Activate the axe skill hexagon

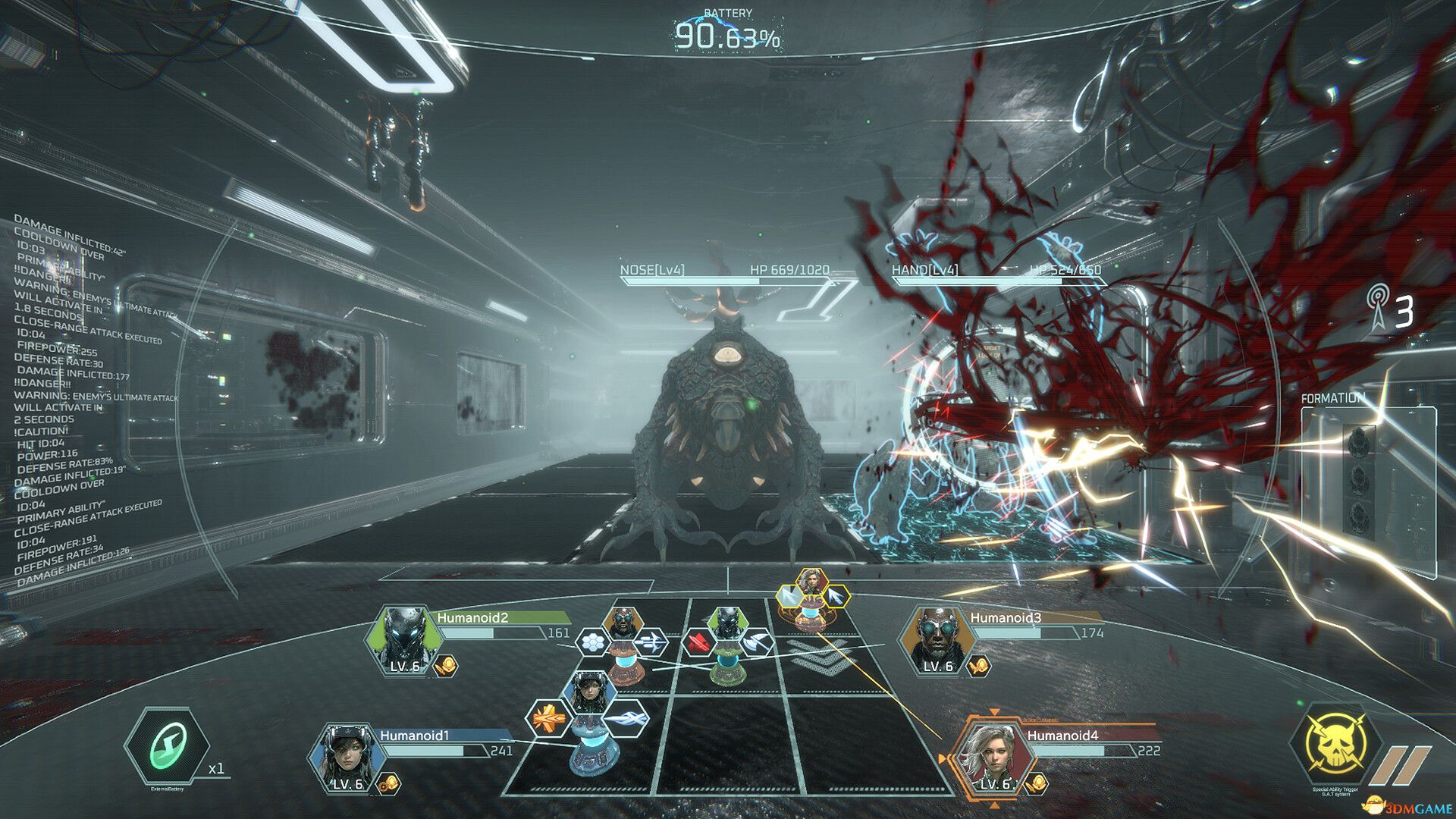pos(756,643)
